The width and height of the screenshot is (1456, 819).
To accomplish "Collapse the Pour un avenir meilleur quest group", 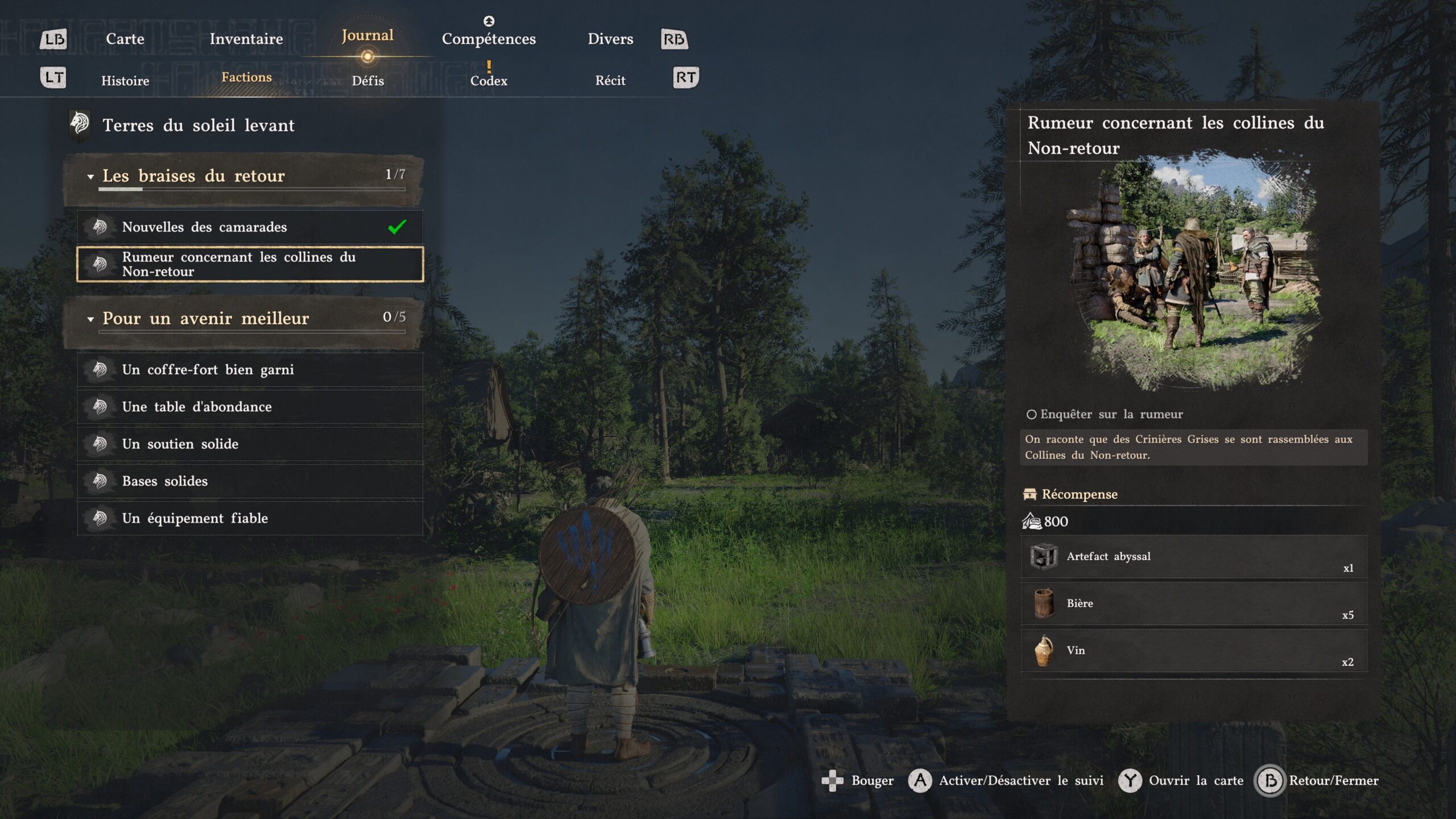I will (x=90, y=318).
